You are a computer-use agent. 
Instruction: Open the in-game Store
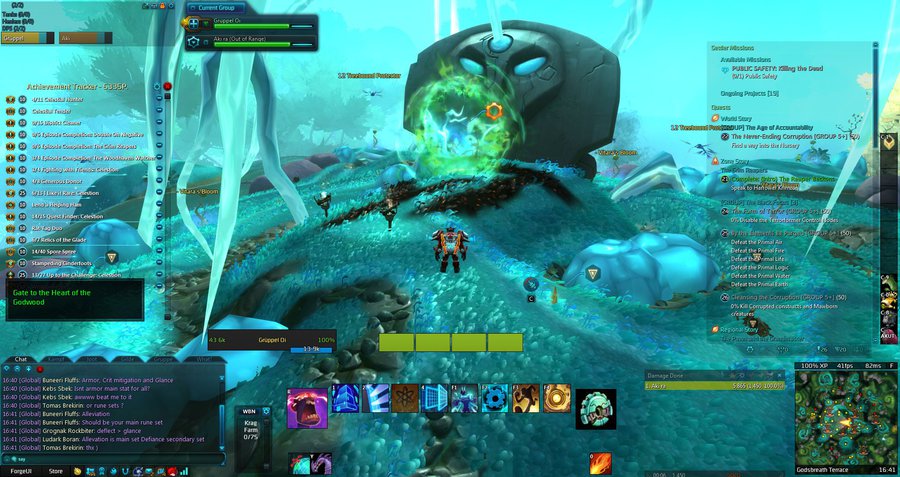point(56,471)
